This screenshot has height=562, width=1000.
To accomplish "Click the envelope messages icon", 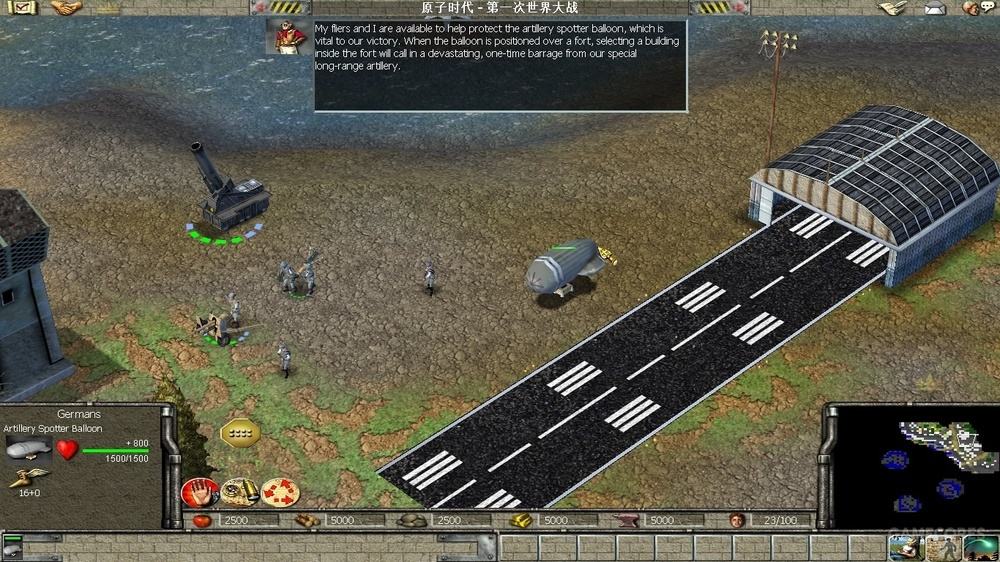I will (x=933, y=8).
